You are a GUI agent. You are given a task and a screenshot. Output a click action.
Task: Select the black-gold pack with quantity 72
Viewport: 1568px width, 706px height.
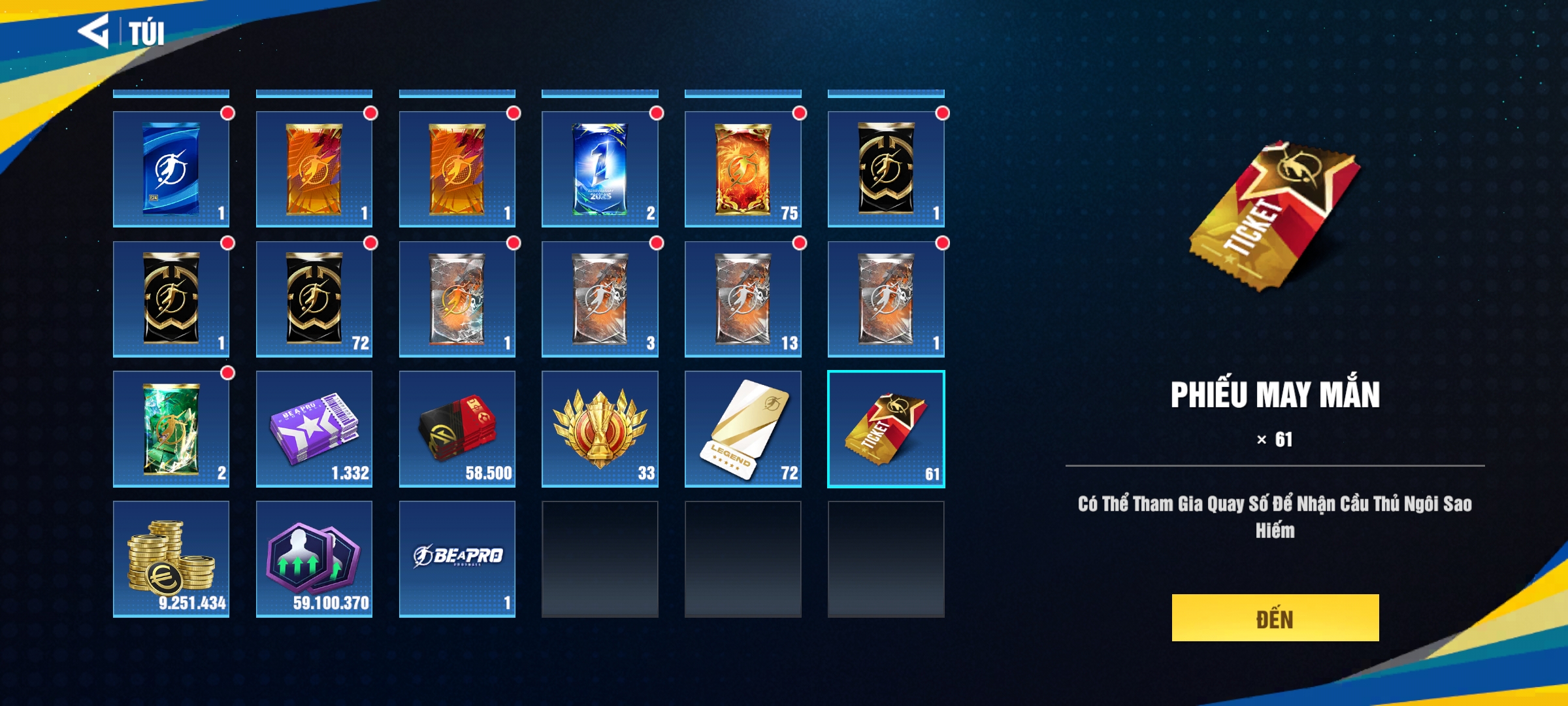pos(314,299)
